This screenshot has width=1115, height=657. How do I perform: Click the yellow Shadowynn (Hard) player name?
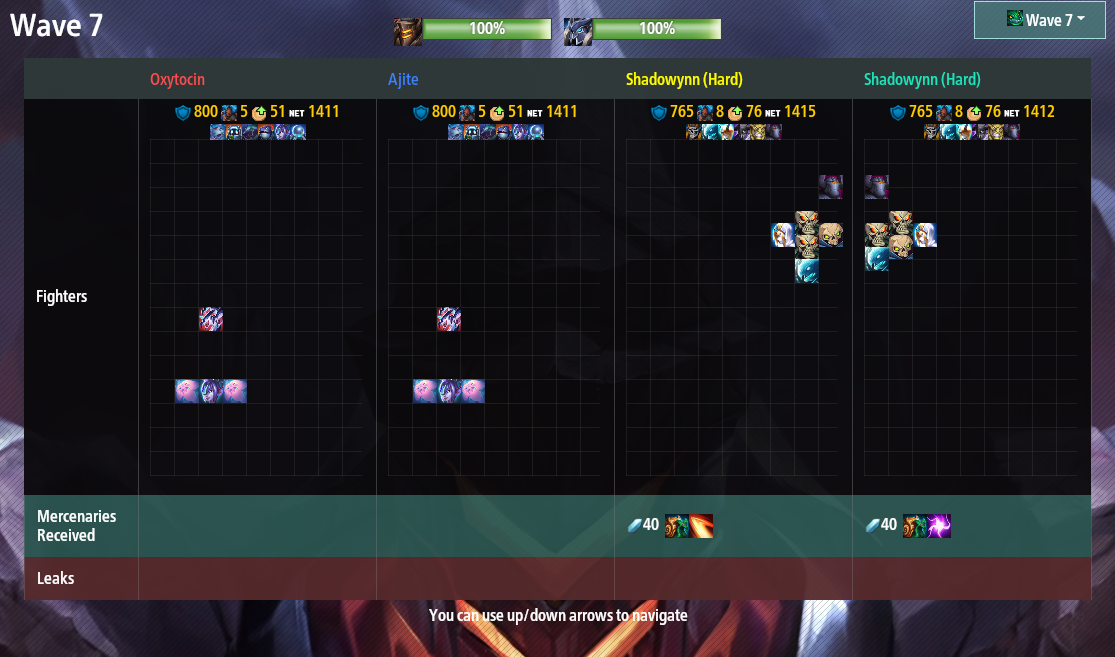[x=684, y=79]
